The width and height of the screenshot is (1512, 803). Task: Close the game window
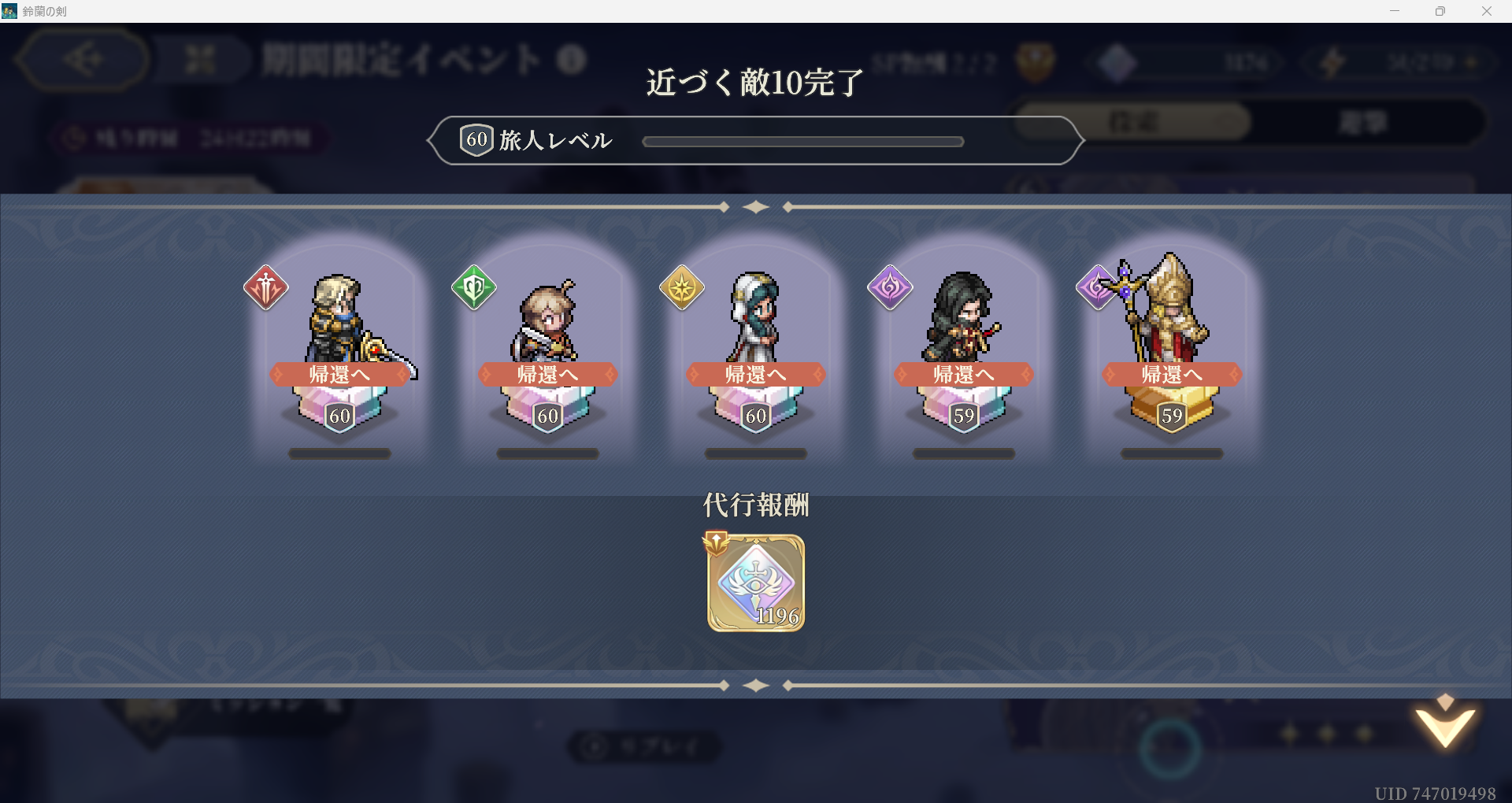pos(1486,11)
